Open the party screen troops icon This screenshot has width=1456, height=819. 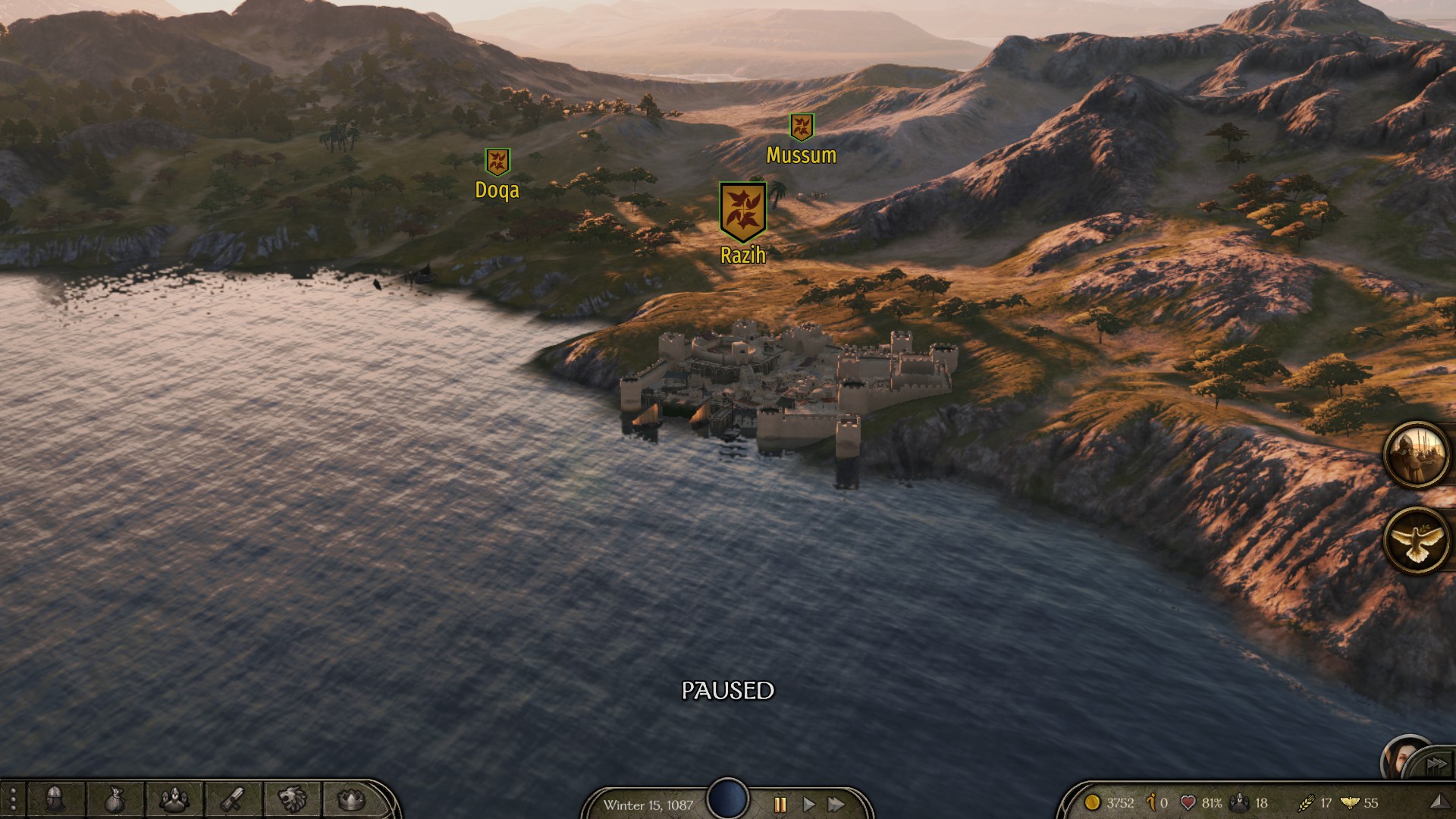click(x=174, y=799)
